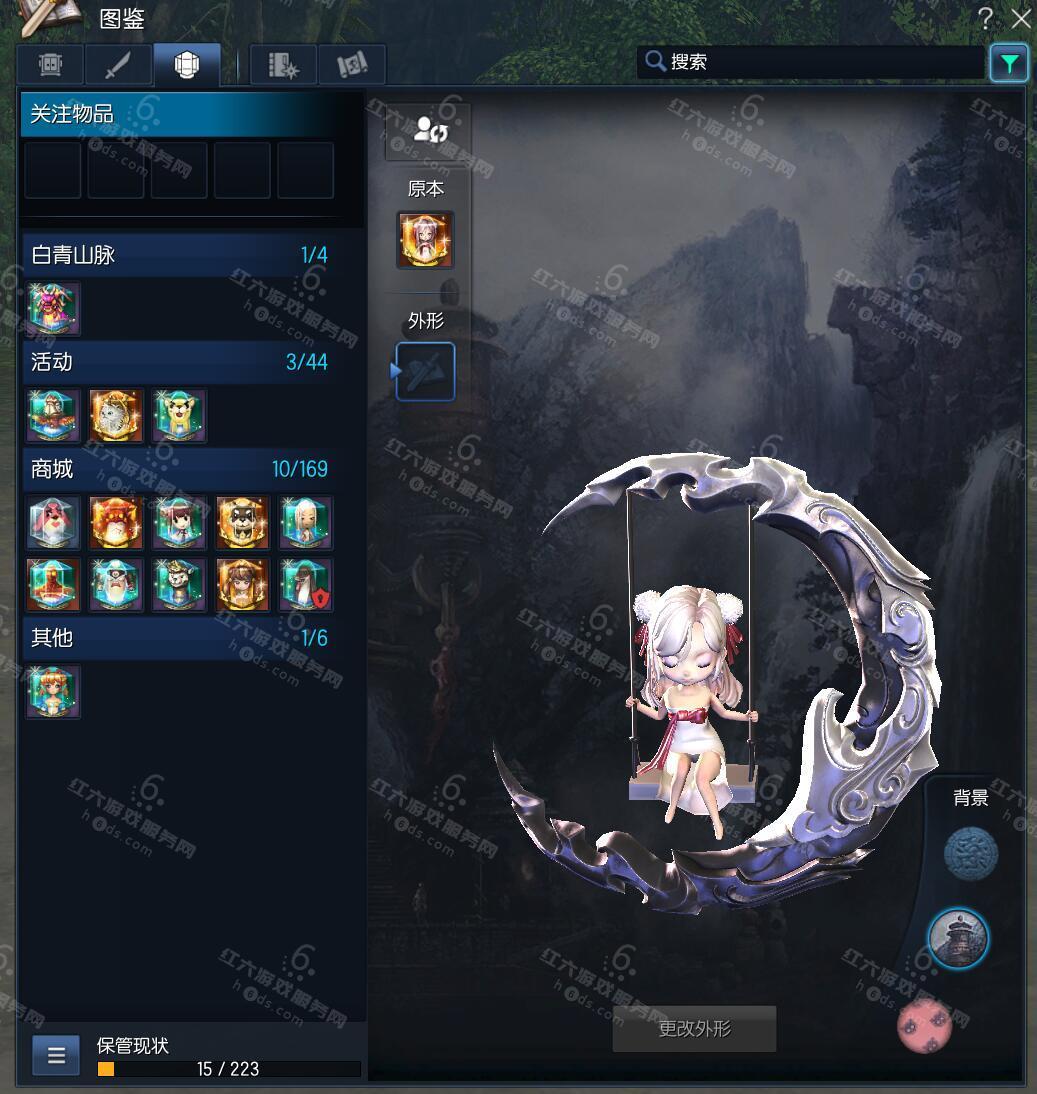Screen dimensions: 1037x1094
Task: Click the character swap button above 原本
Action: [x=428, y=130]
